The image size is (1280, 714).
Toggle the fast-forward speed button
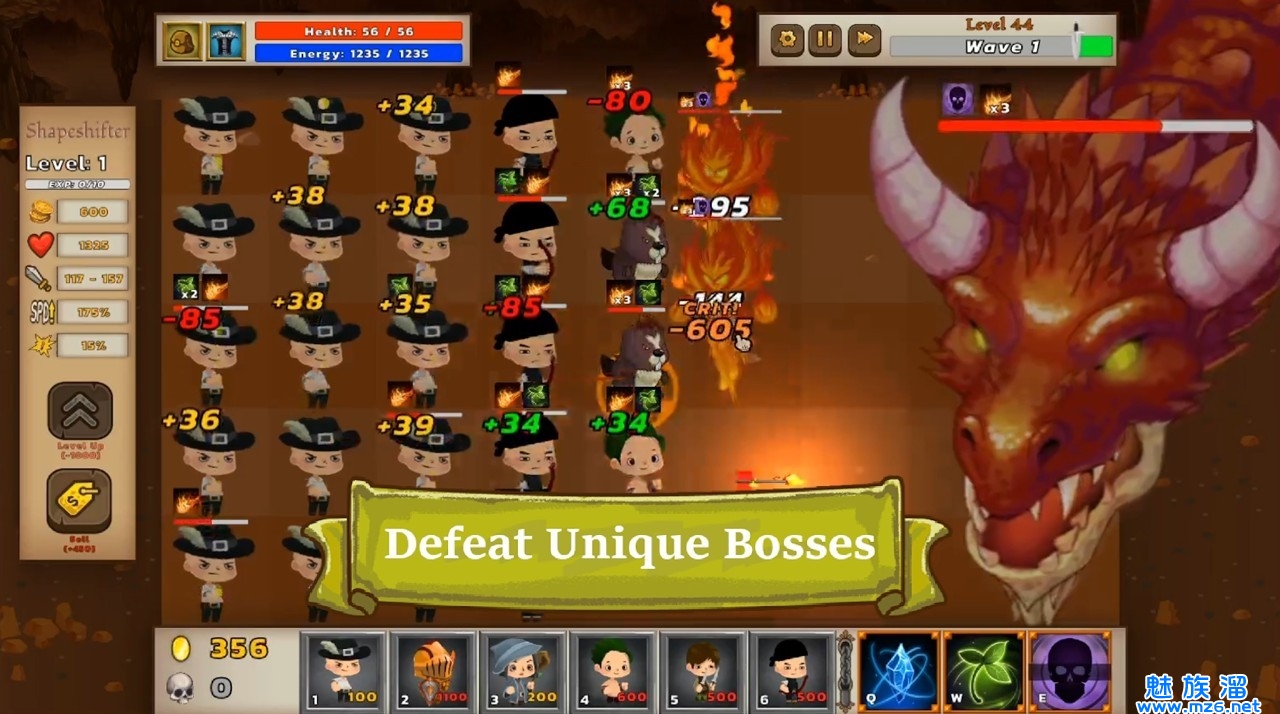863,40
